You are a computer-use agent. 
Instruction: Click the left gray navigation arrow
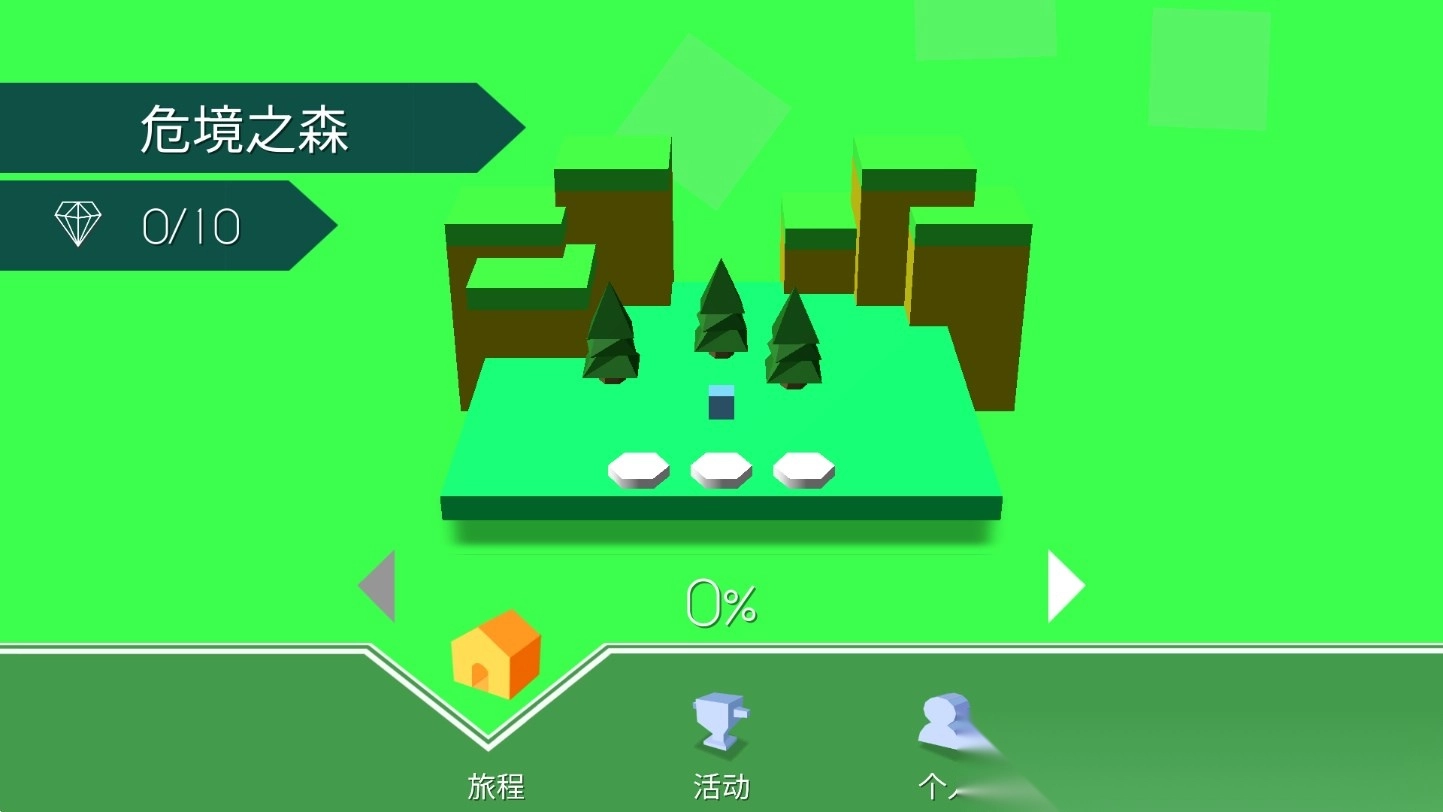click(380, 586)
